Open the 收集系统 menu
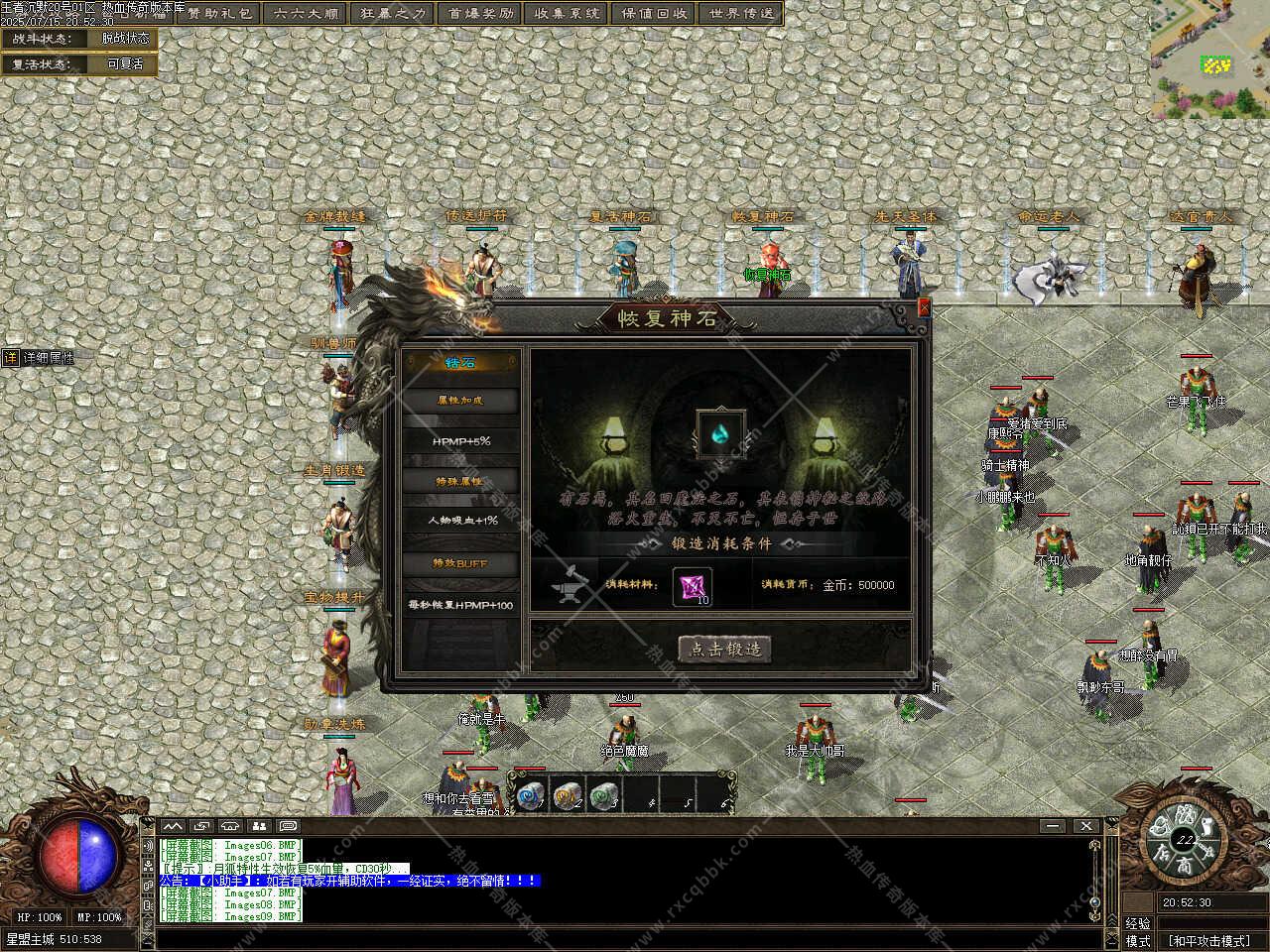Image resolution: width=1270 pixels, height=952 pixels. point(567,13)
